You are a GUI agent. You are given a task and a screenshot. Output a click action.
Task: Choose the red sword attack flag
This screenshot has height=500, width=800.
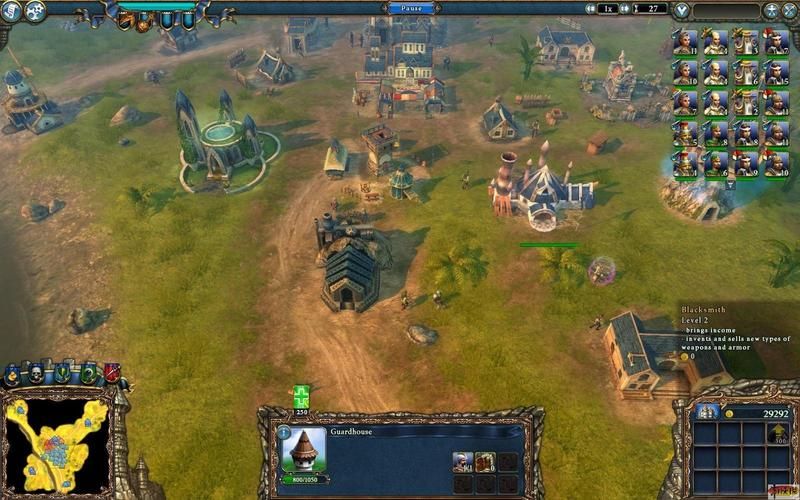111,374
